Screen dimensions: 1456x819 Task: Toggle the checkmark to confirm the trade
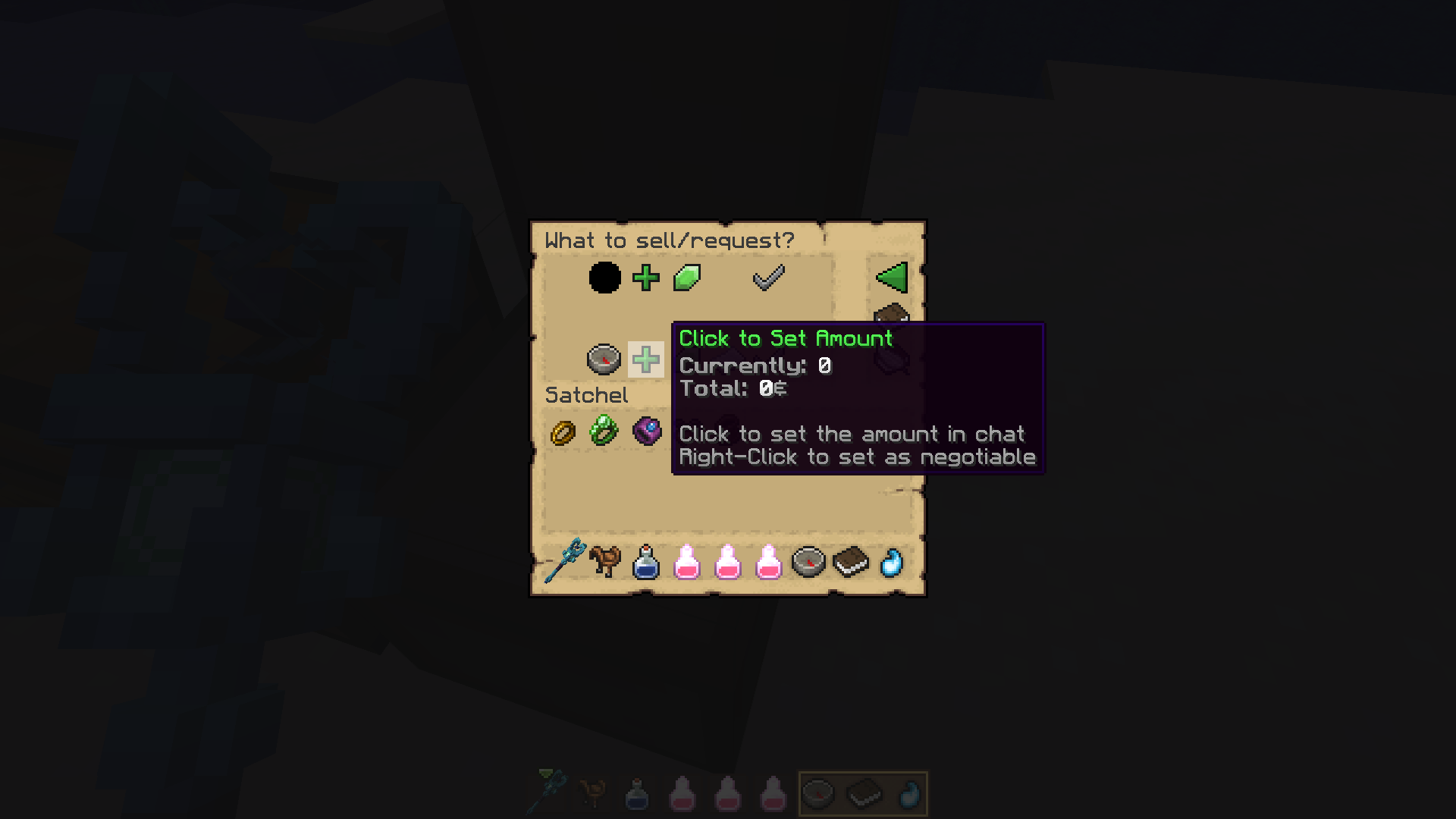[769, 278]
